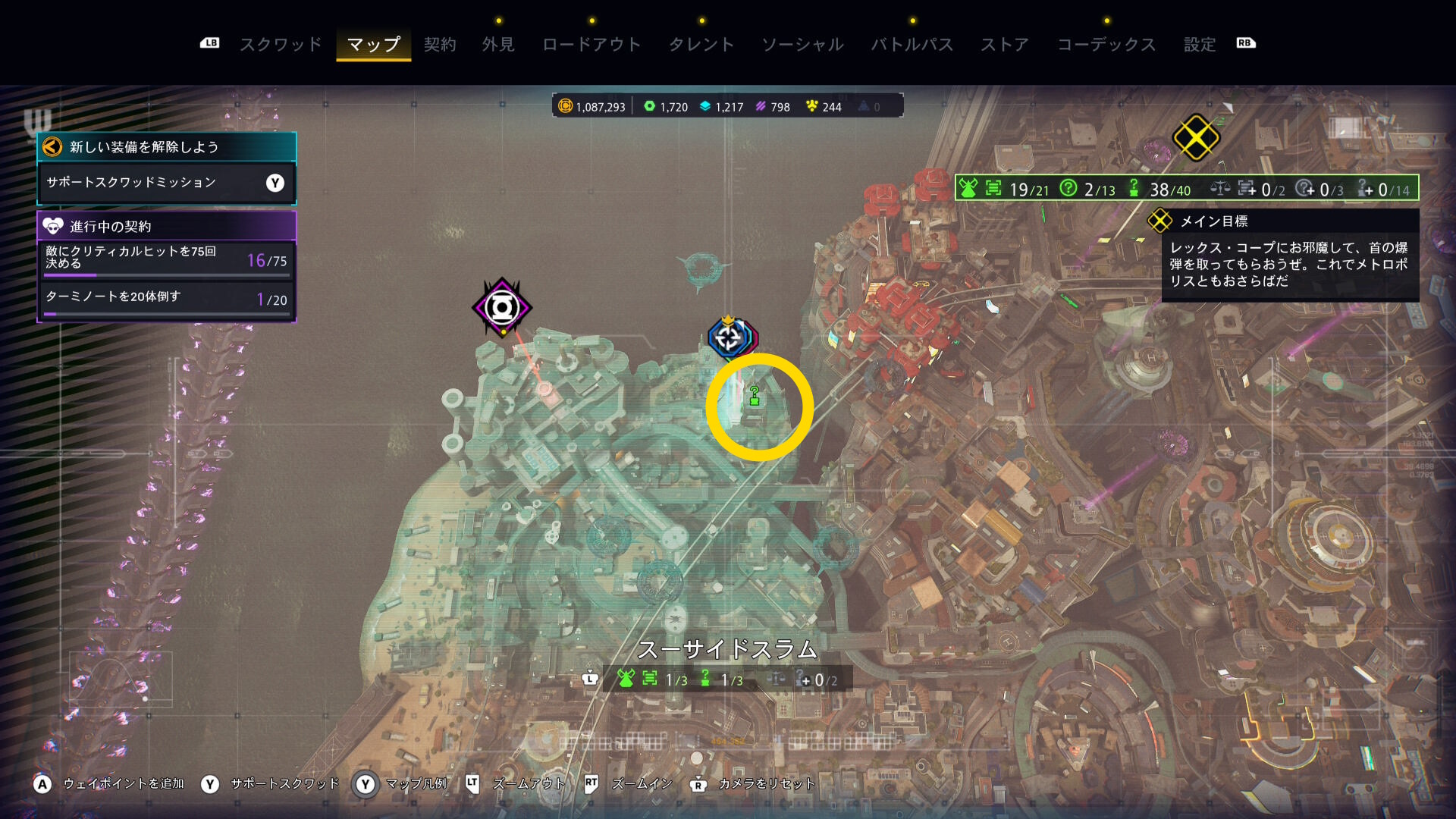Go to the 外見 tab
The image size is (1456, 819).
point(498,45)
